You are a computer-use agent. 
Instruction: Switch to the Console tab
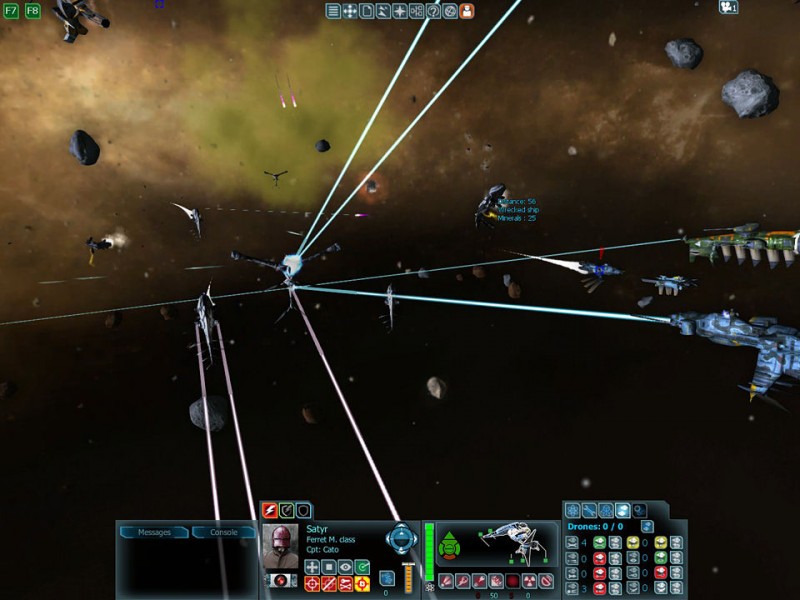point(223,532)
